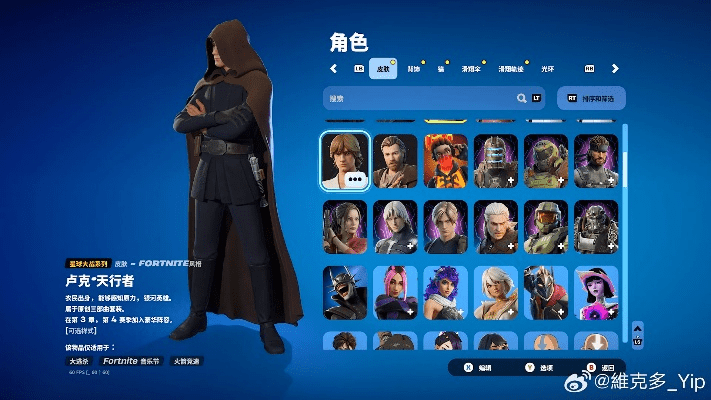Screen dimensions: 711x400
Task: Switch to the 滑翔轨迹 (Contrail) tab
Action: [x=511, y=68]
